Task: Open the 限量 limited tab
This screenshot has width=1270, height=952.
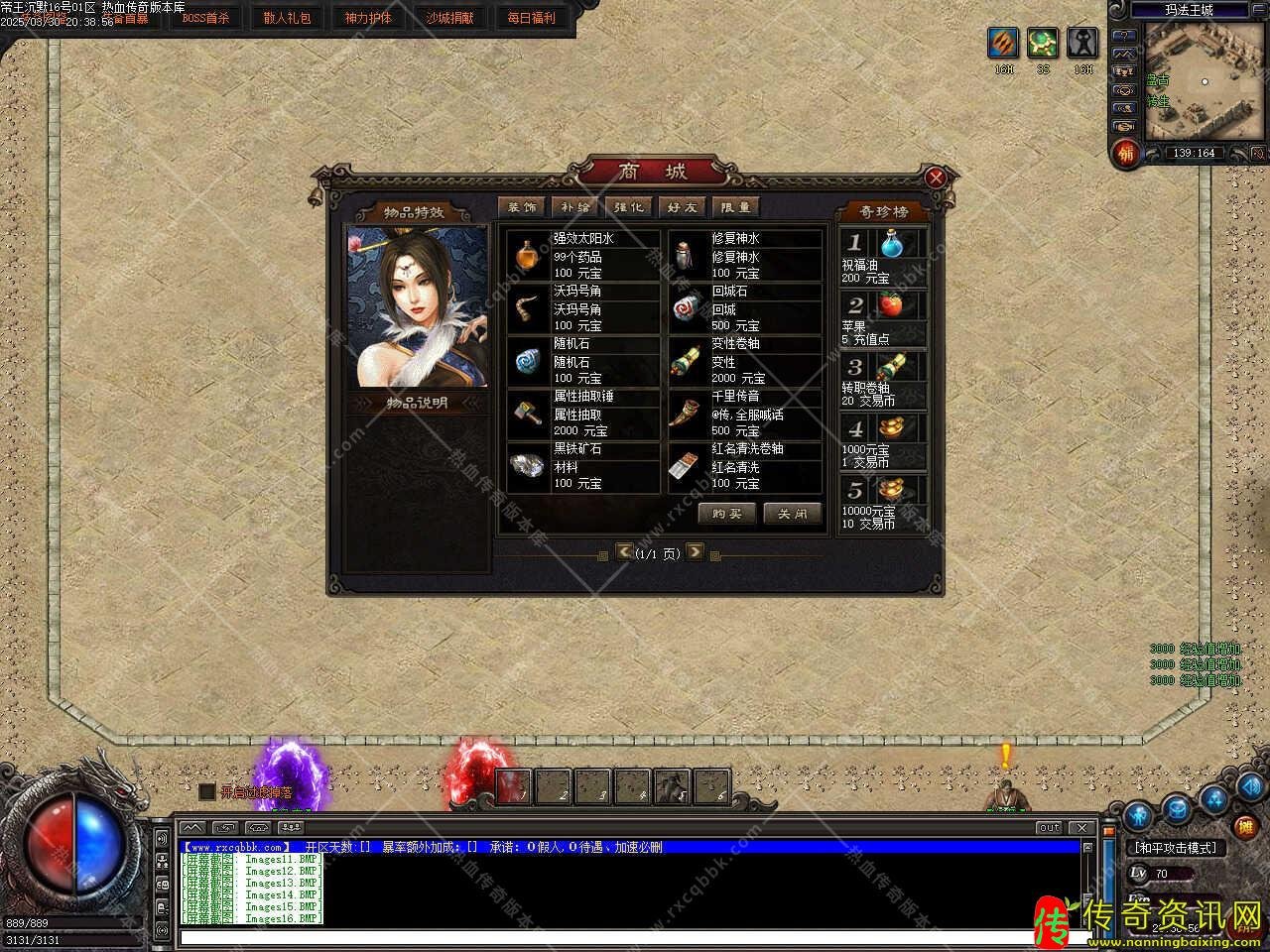Action: [x=736, y=206]
